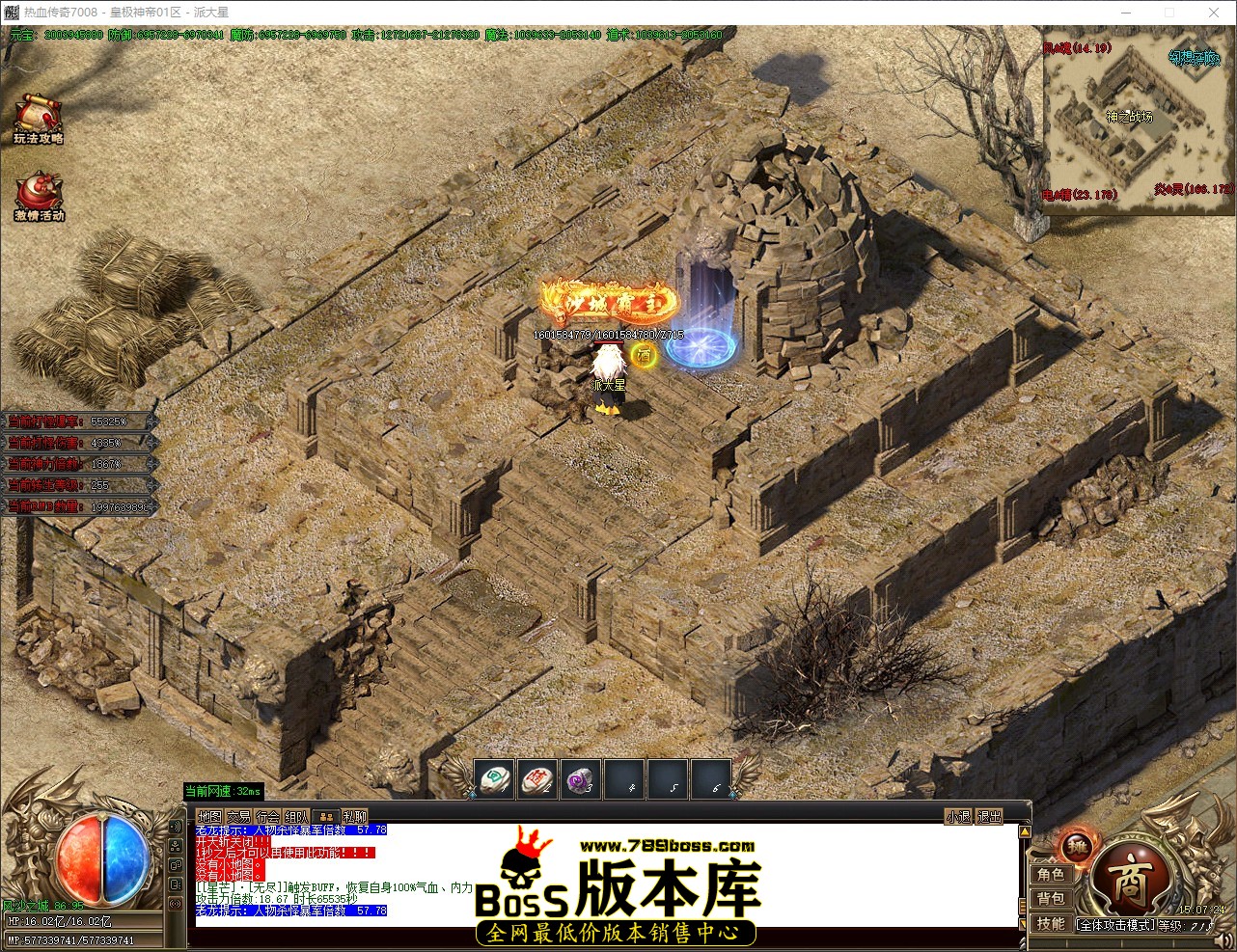The width and height of the screenshot is (1237, 952).
Task: Open the 背包 backpack panel
Action: point(1052,898)
